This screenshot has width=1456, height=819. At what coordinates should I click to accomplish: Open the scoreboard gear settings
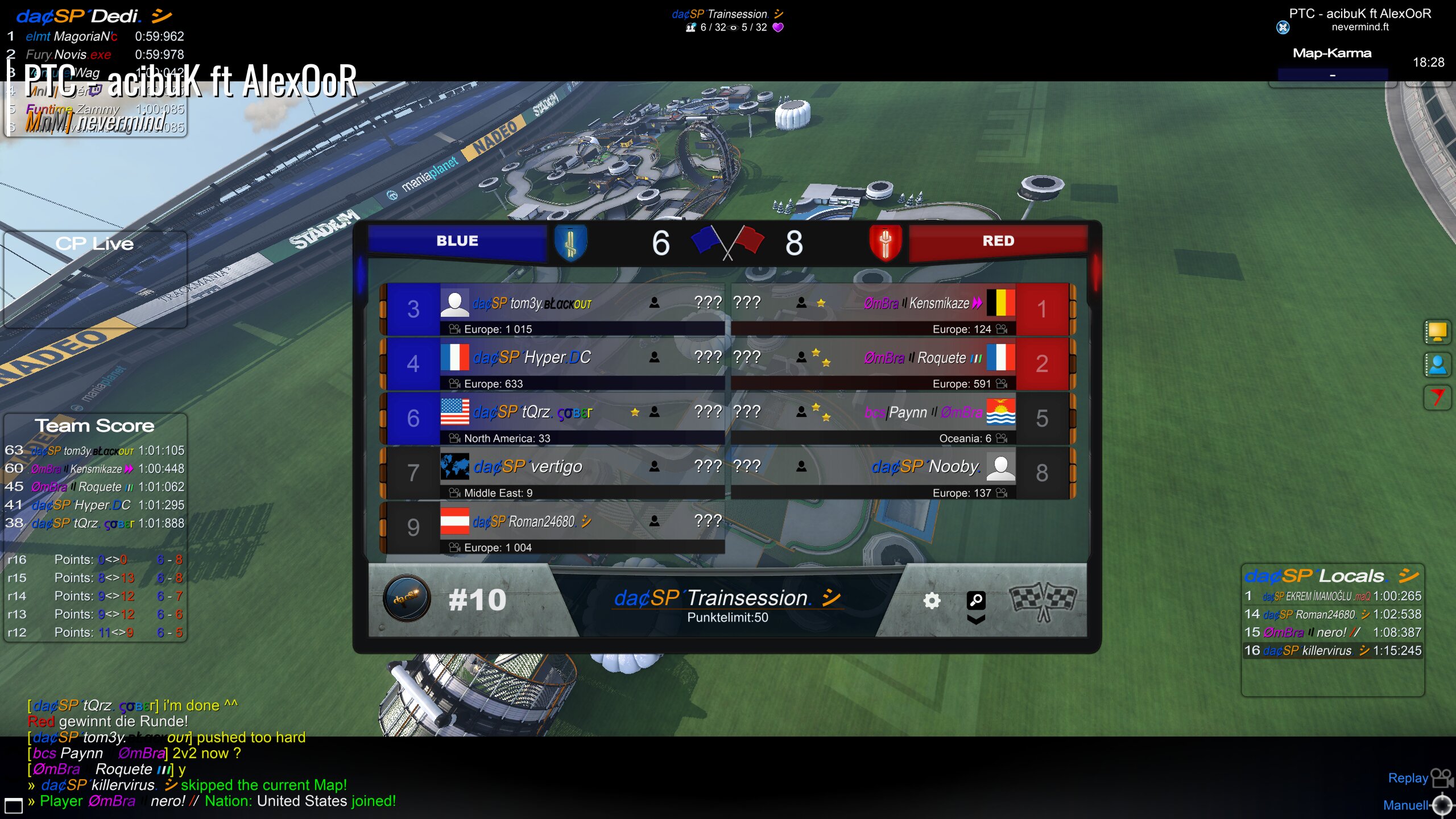coord(932,600)
